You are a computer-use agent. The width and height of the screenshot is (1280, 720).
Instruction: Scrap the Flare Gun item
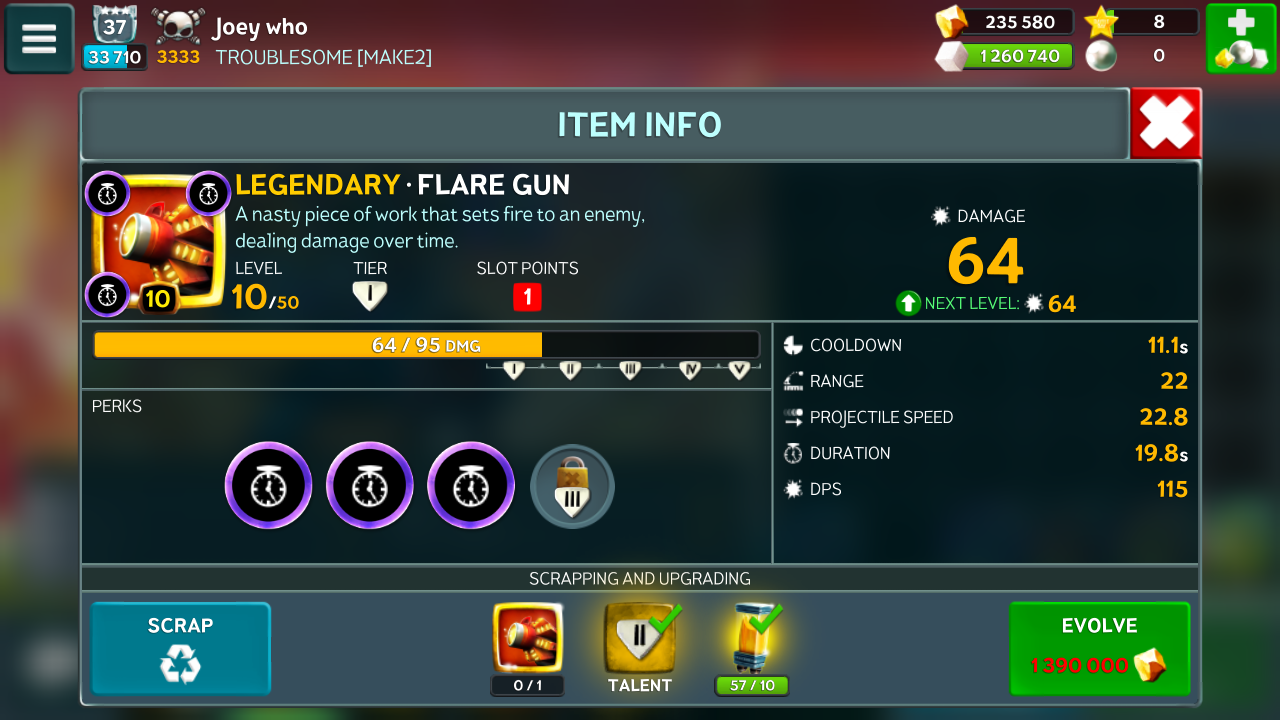click(181, 648)
